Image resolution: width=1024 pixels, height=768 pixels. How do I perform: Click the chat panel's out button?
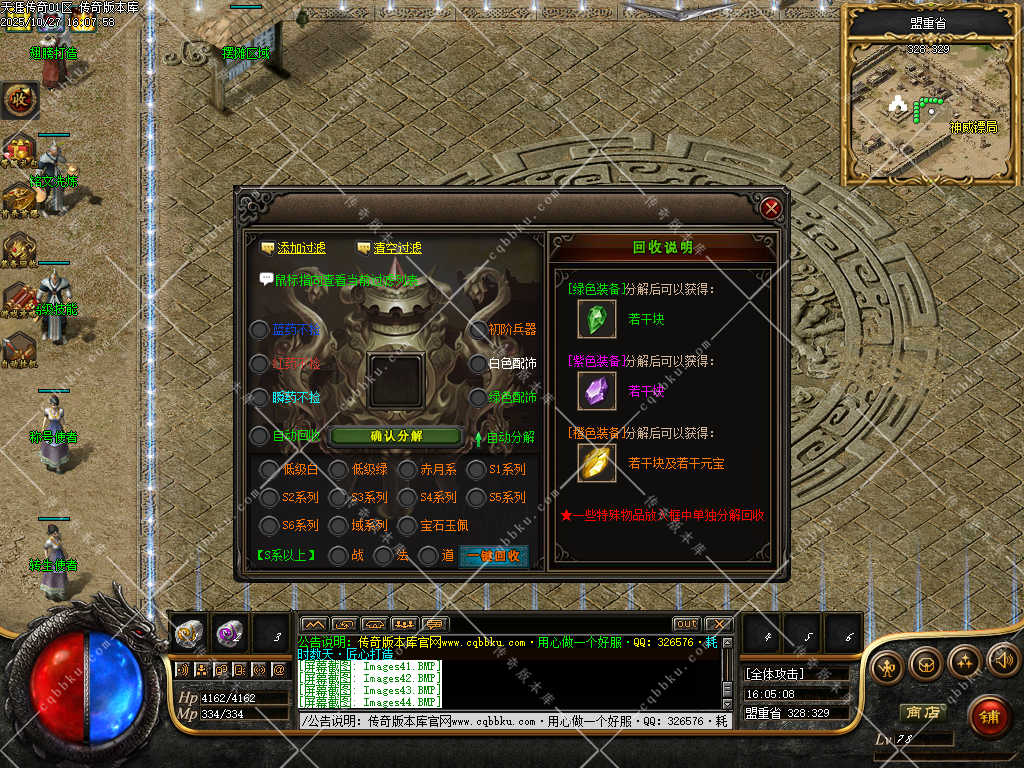pyautogui.click(x=686, y=624)
